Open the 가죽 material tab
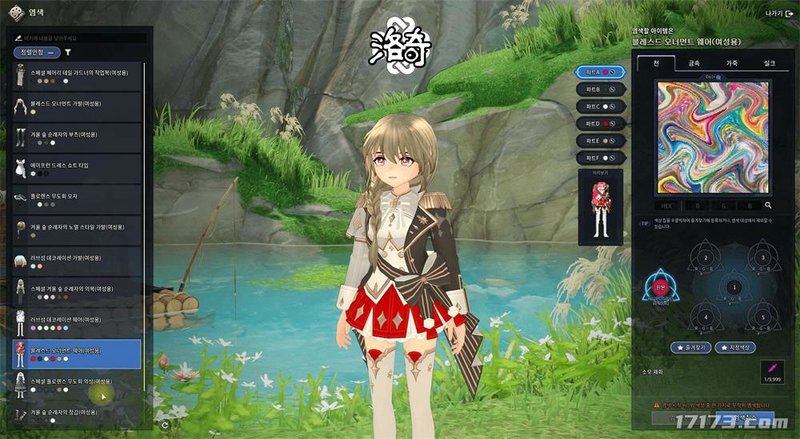 [x=732, y=63]
